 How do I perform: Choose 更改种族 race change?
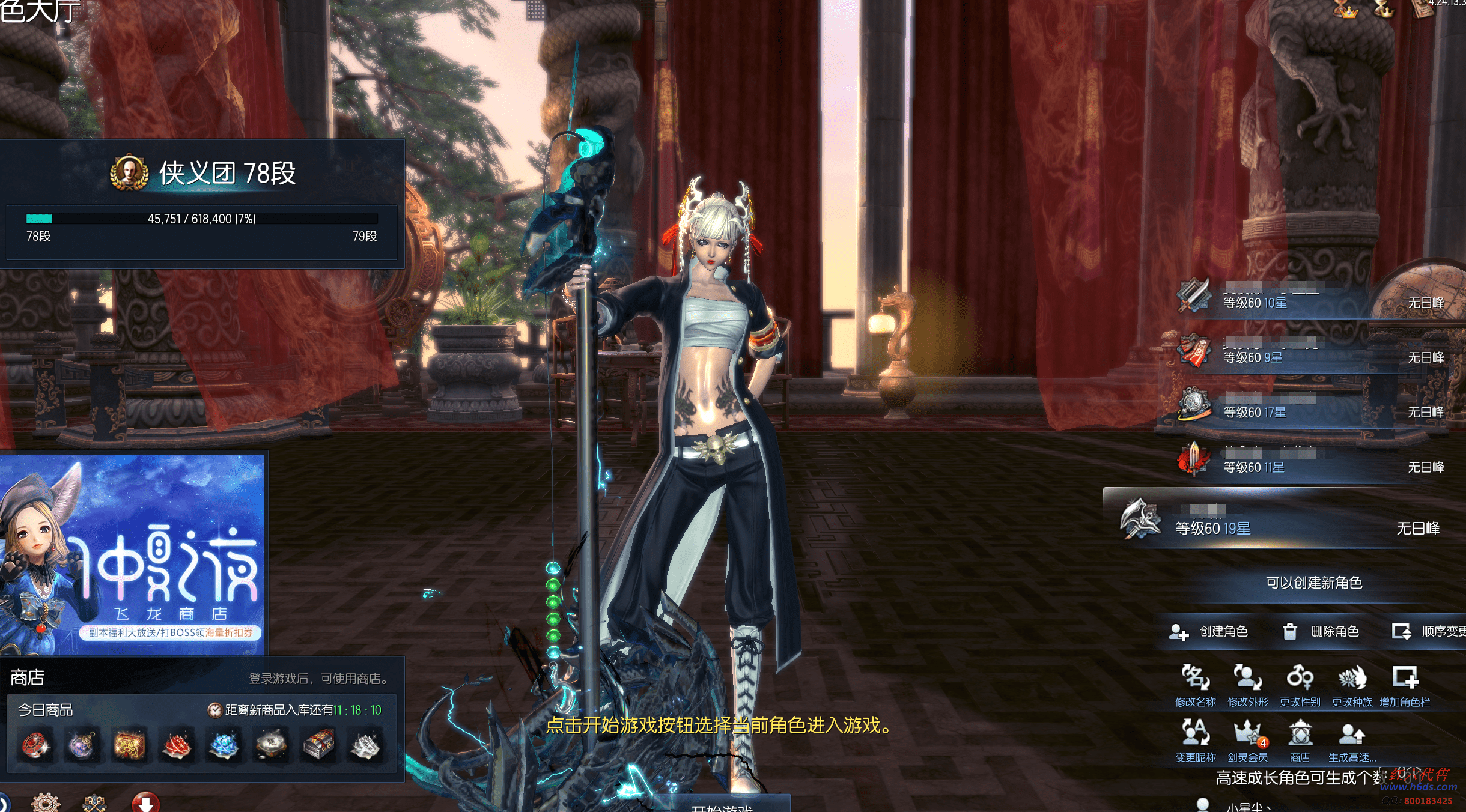1352,685
